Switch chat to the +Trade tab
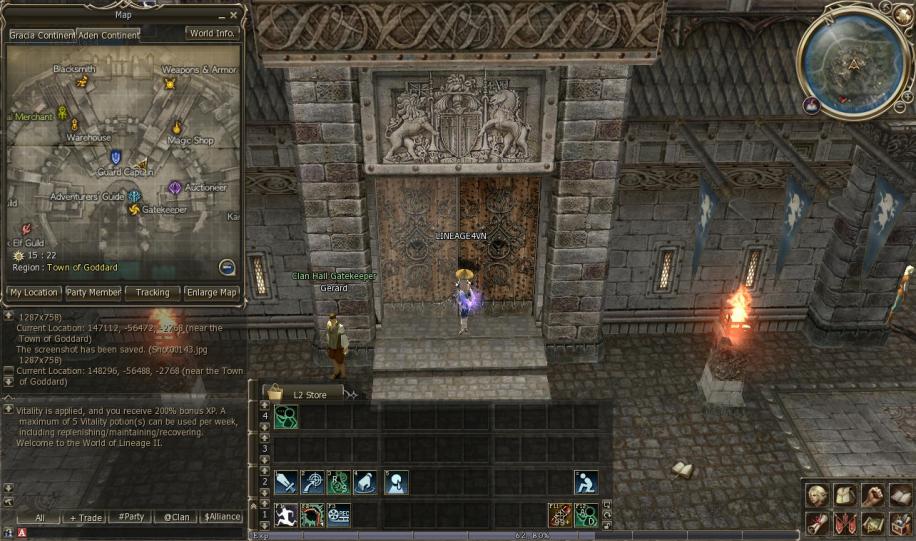This screenshot has height=541, width=916. click(85, 518)
